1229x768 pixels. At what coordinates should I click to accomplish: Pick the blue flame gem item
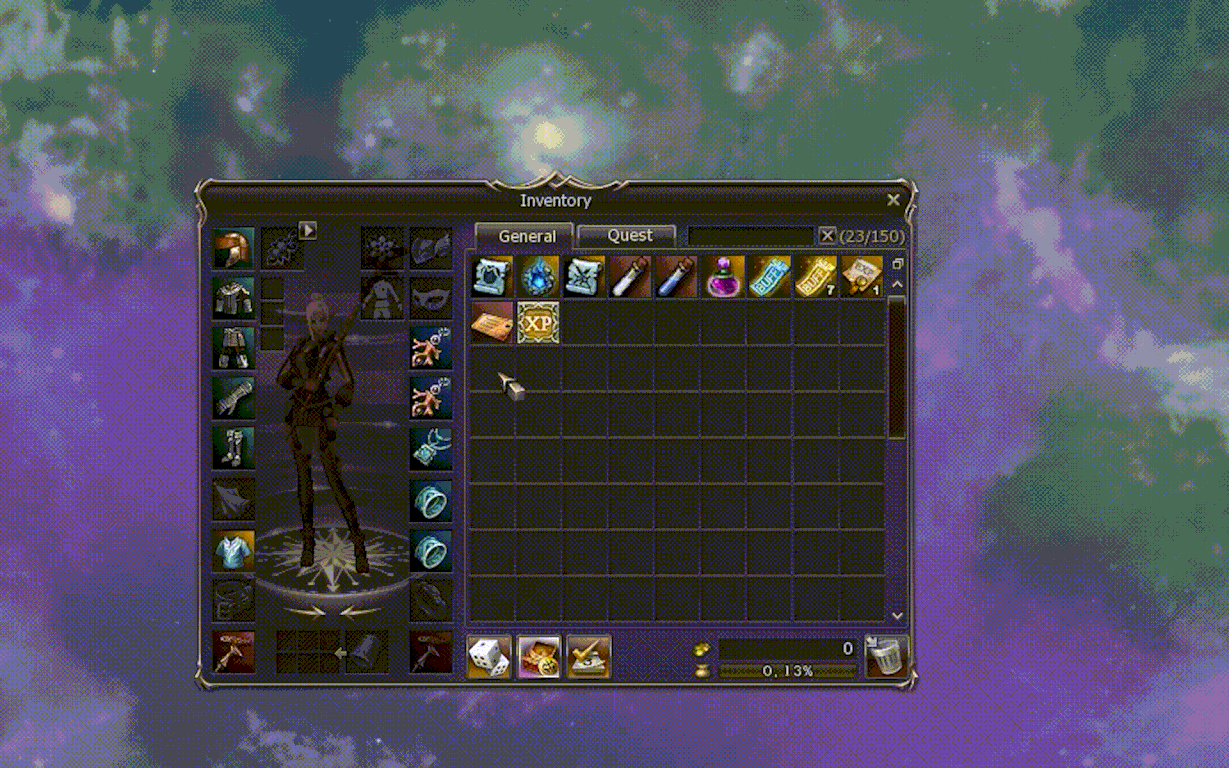click(538, 277)
